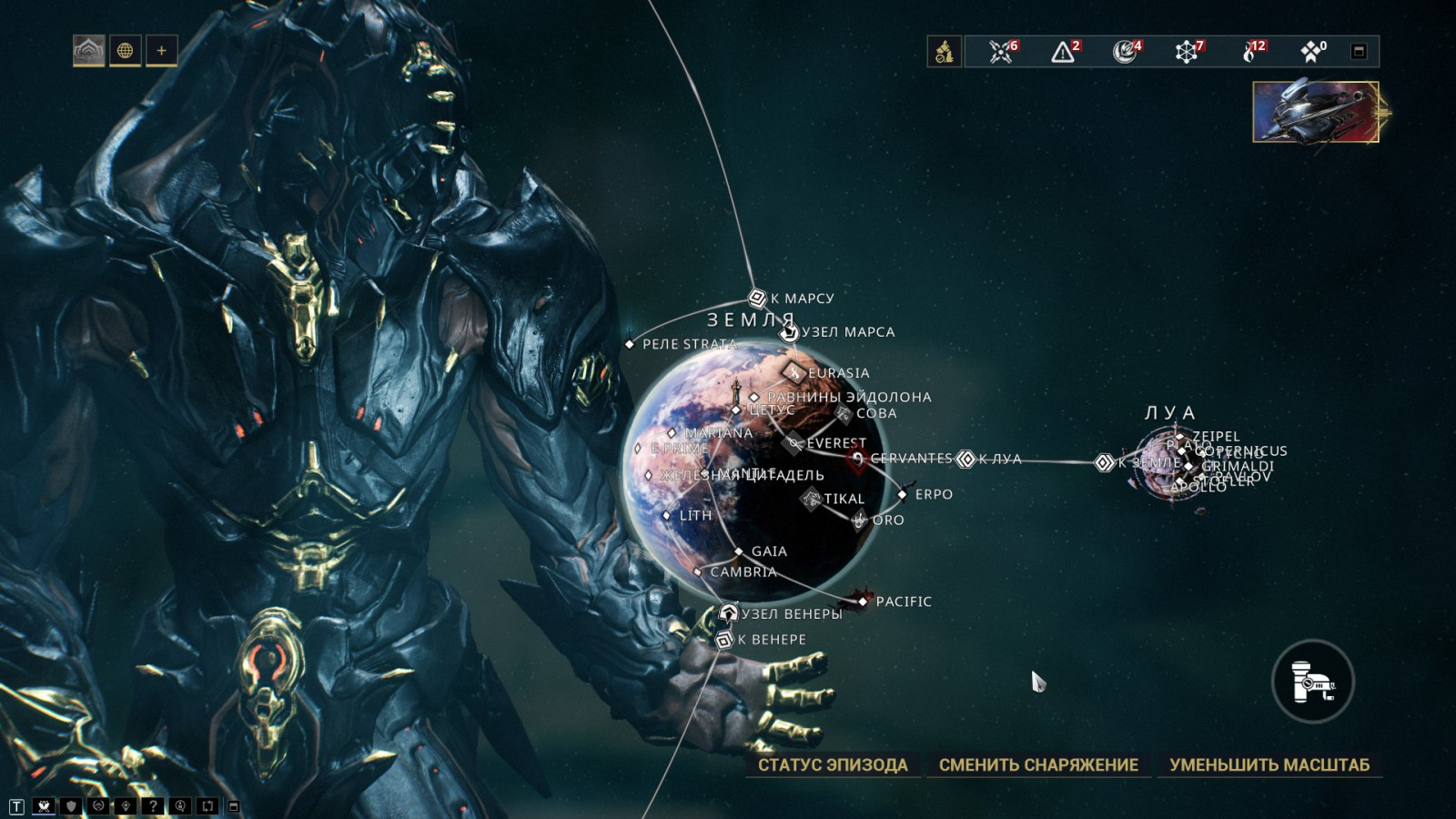This screenshot has height=819, width=1456.
Task: Open the alerts warning triangle icon
Action: 1063,52
